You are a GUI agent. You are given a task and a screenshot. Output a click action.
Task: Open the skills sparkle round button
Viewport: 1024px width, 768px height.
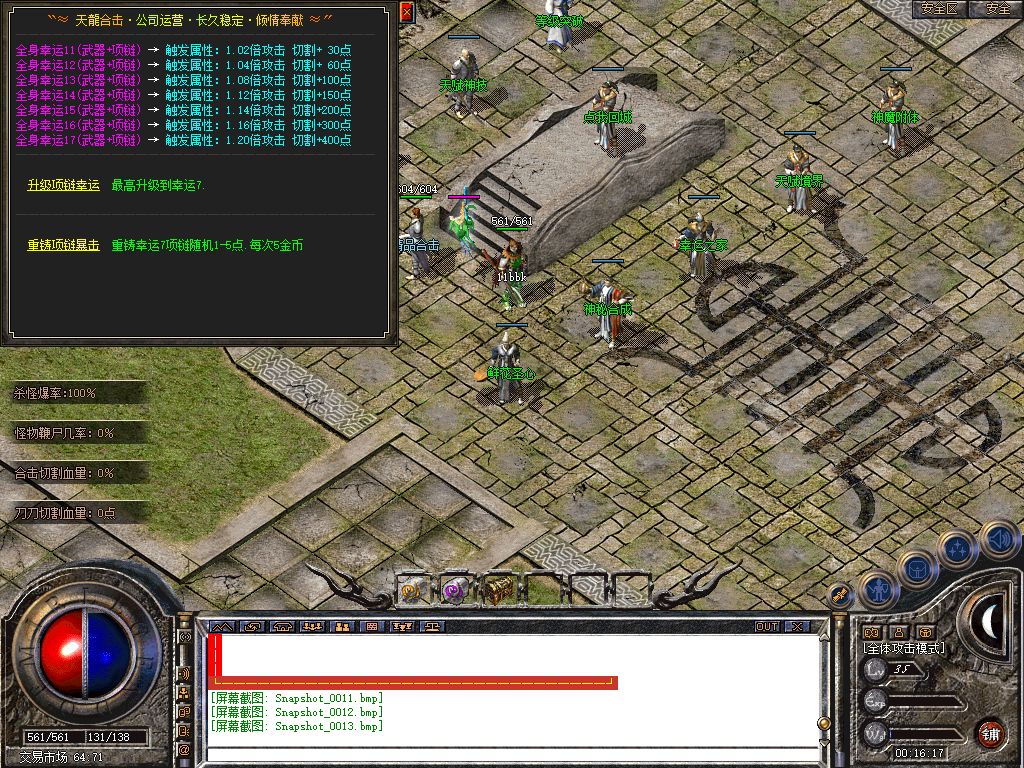click(958, 548)
